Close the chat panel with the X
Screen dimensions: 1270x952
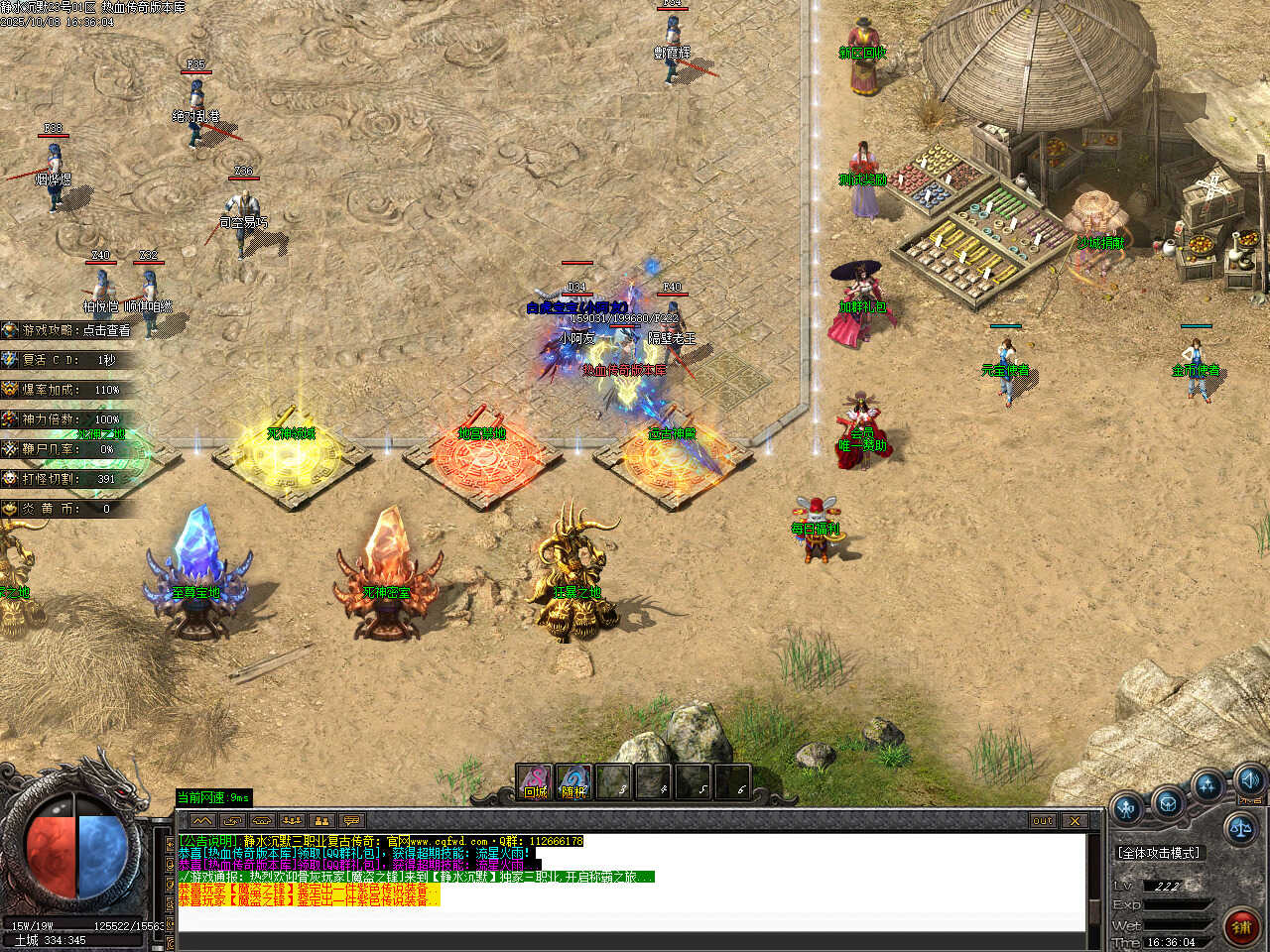click(1075, 820)
